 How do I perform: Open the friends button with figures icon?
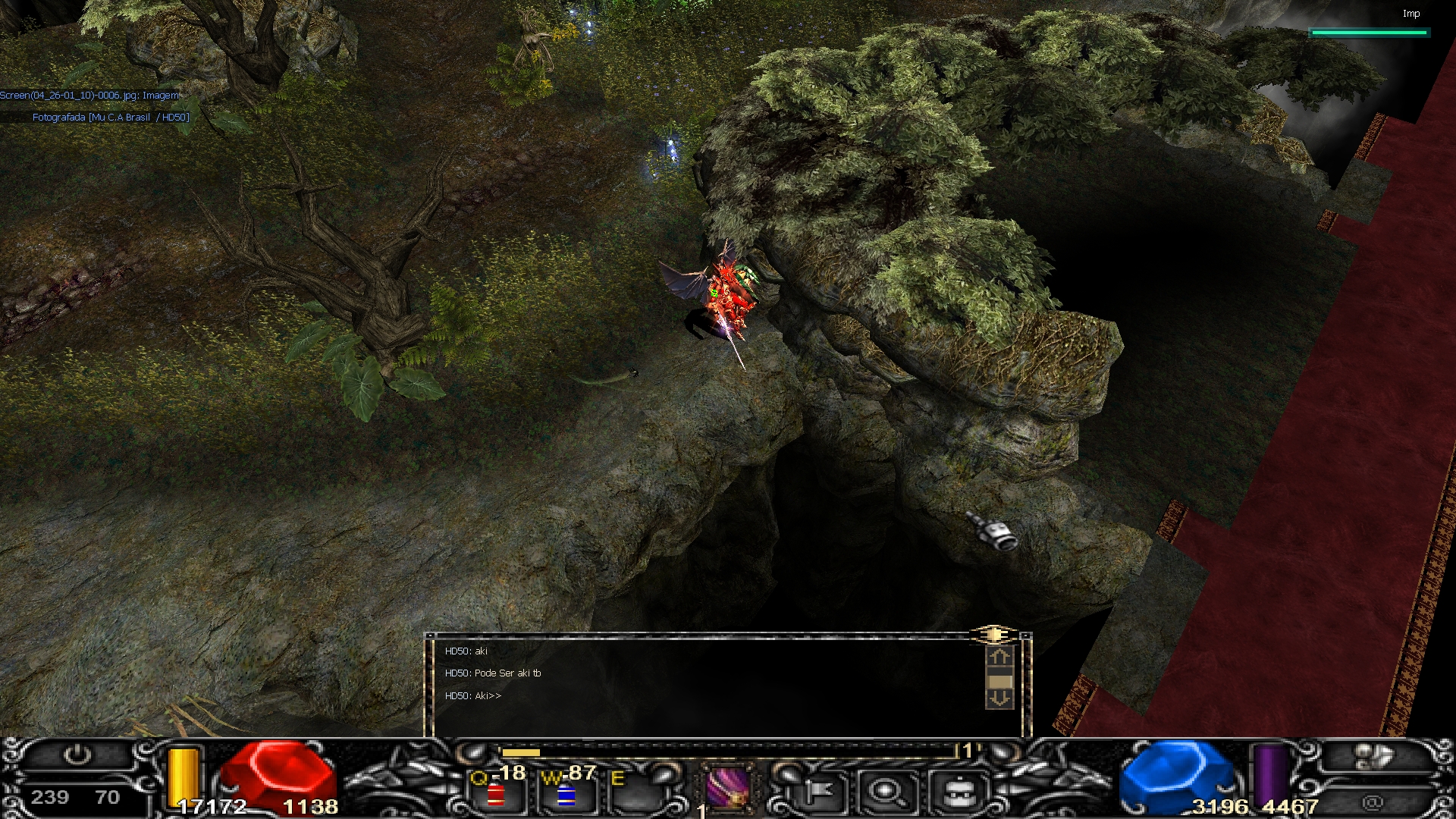[1371, 756]
